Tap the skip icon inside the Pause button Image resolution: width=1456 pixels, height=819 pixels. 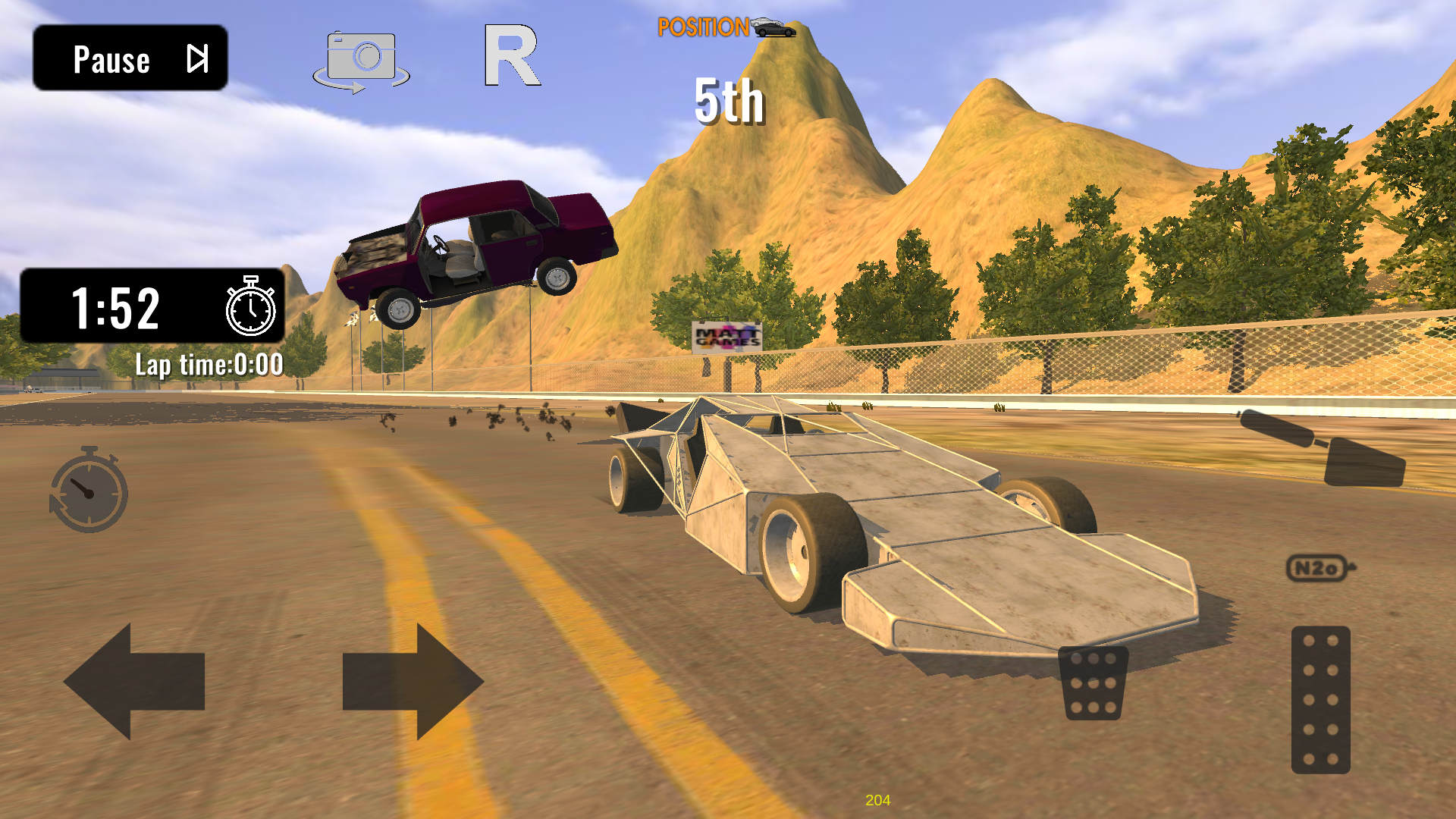tap(199, 58)
